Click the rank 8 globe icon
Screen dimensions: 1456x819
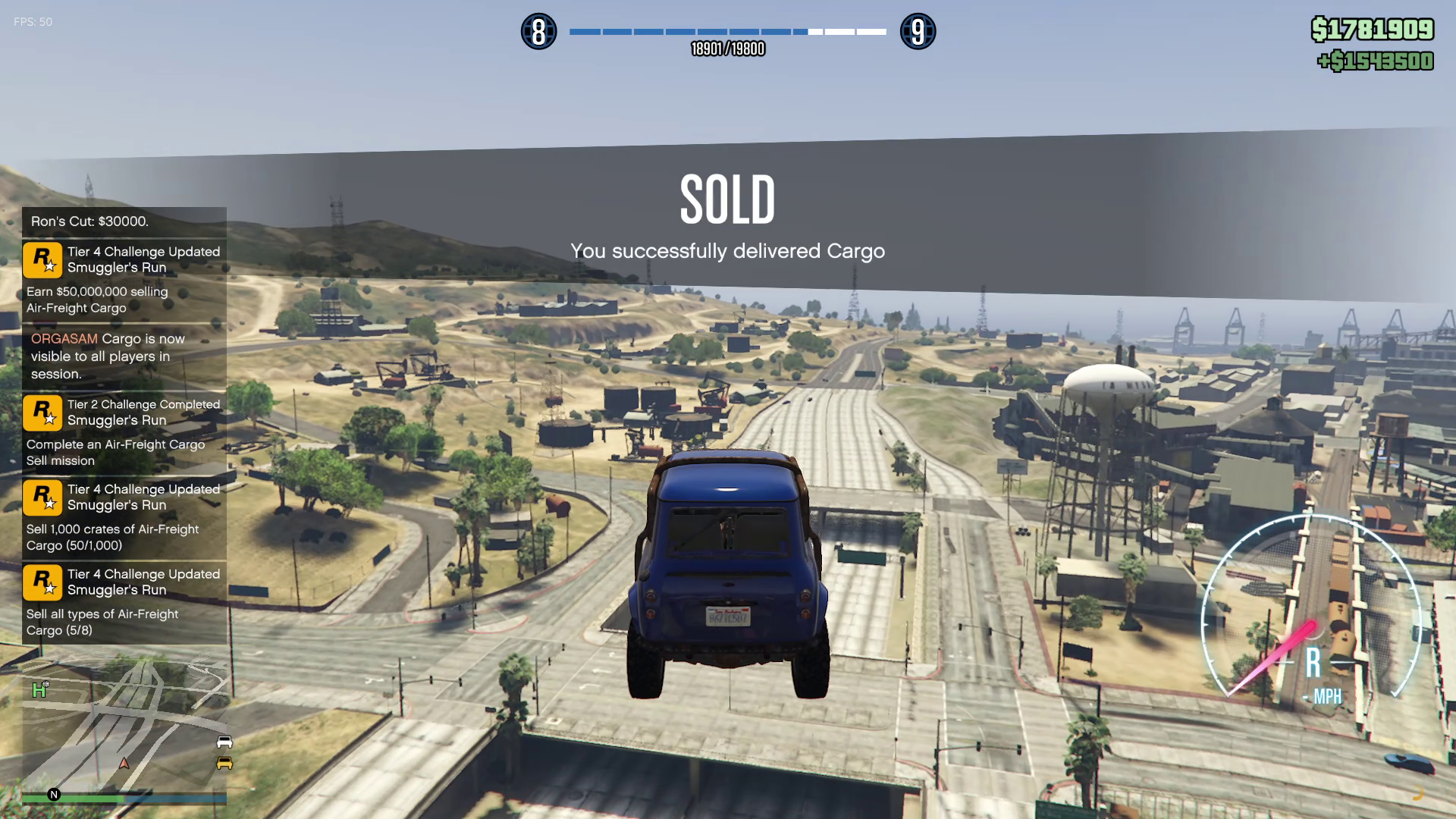coord(538,32)
